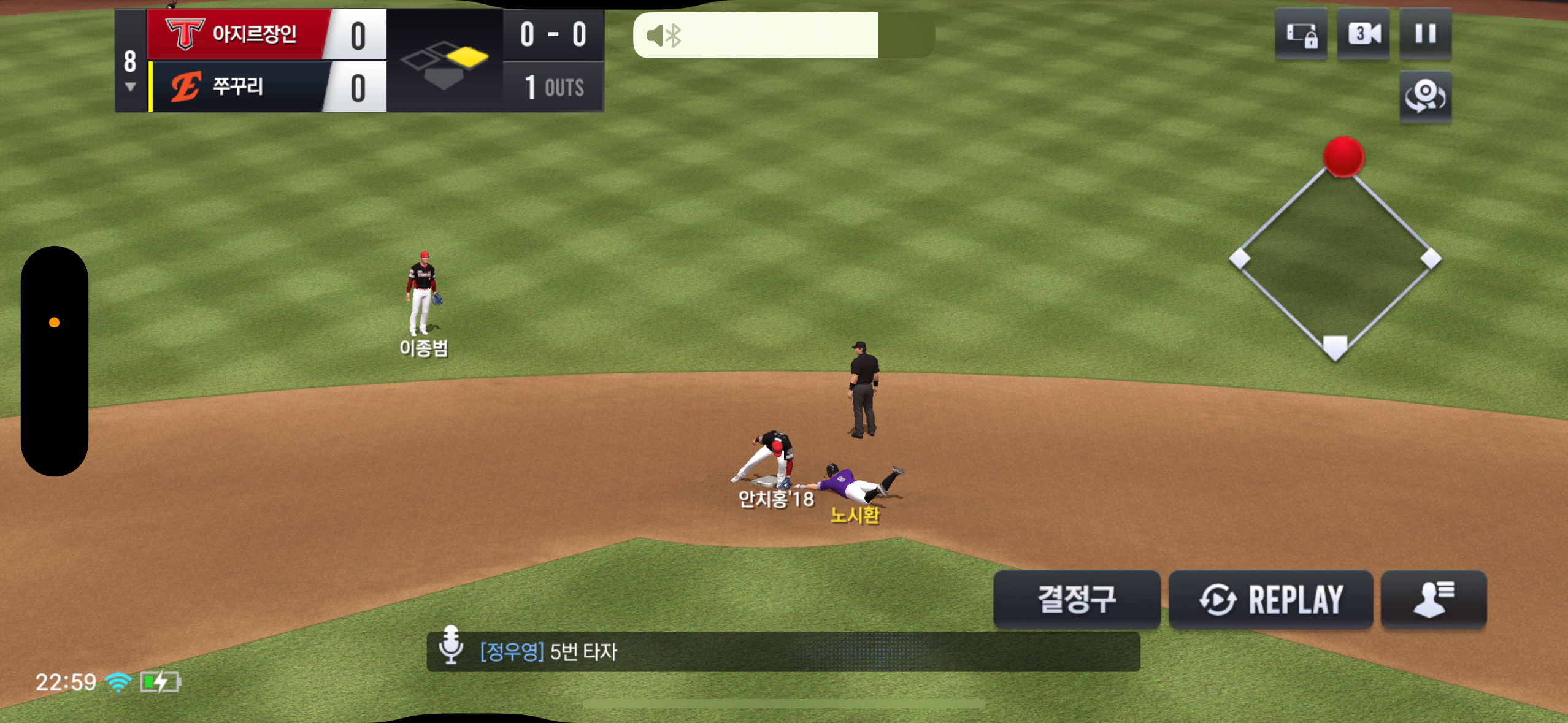Open the player lineup list button
1568x723 pixels.
(1433, 599)
